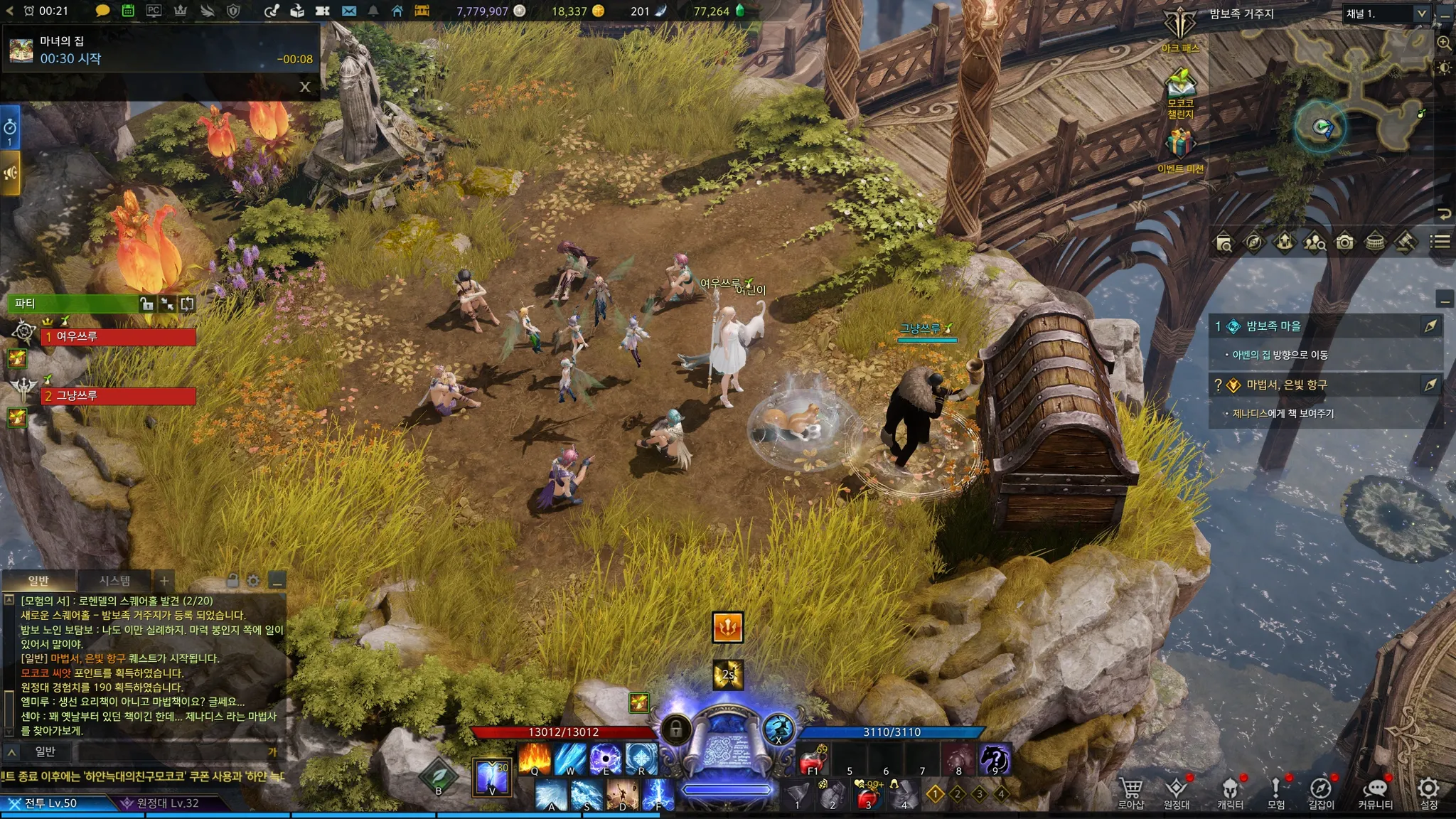Open the 로아샵 shop
This screenshot has height=819, width=1456.
click(x=1130, y=790)
